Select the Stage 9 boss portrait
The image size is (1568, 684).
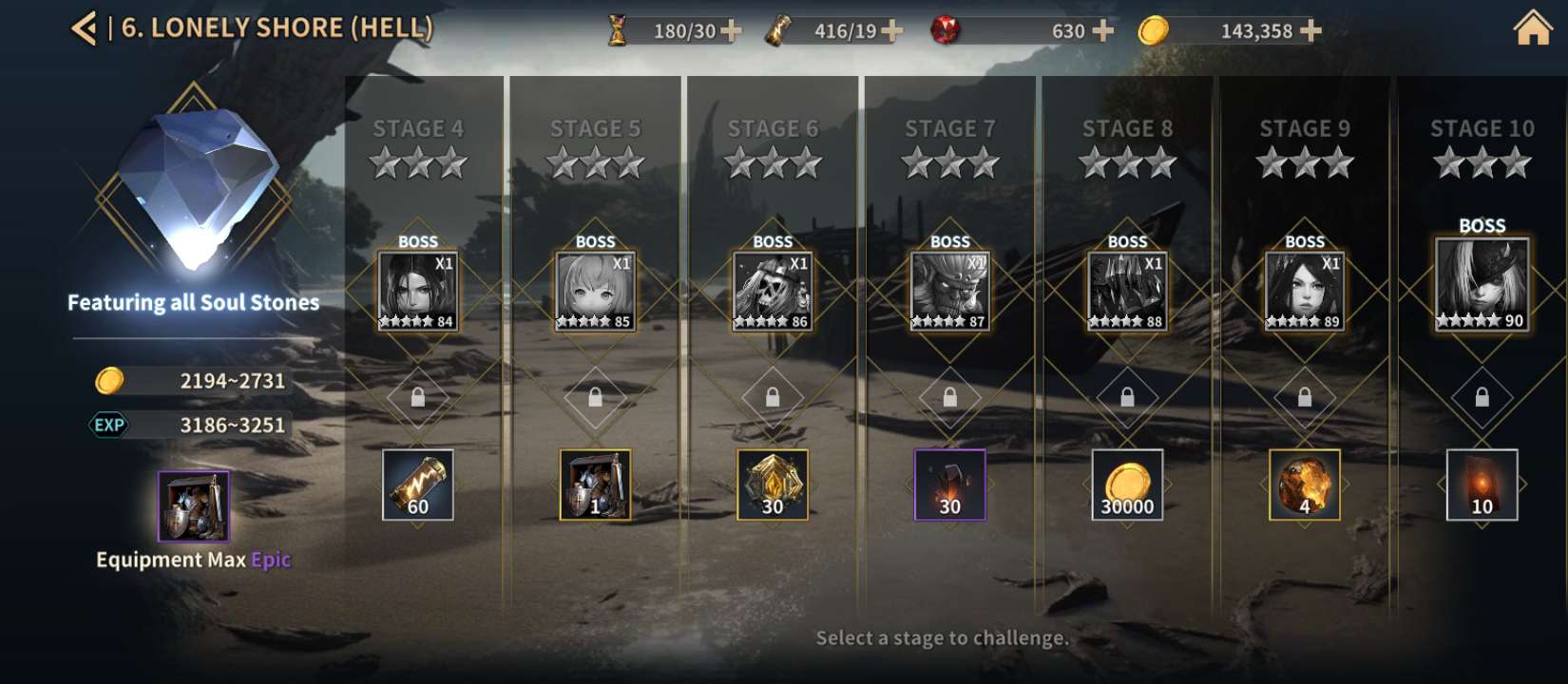click(1304, 291)
